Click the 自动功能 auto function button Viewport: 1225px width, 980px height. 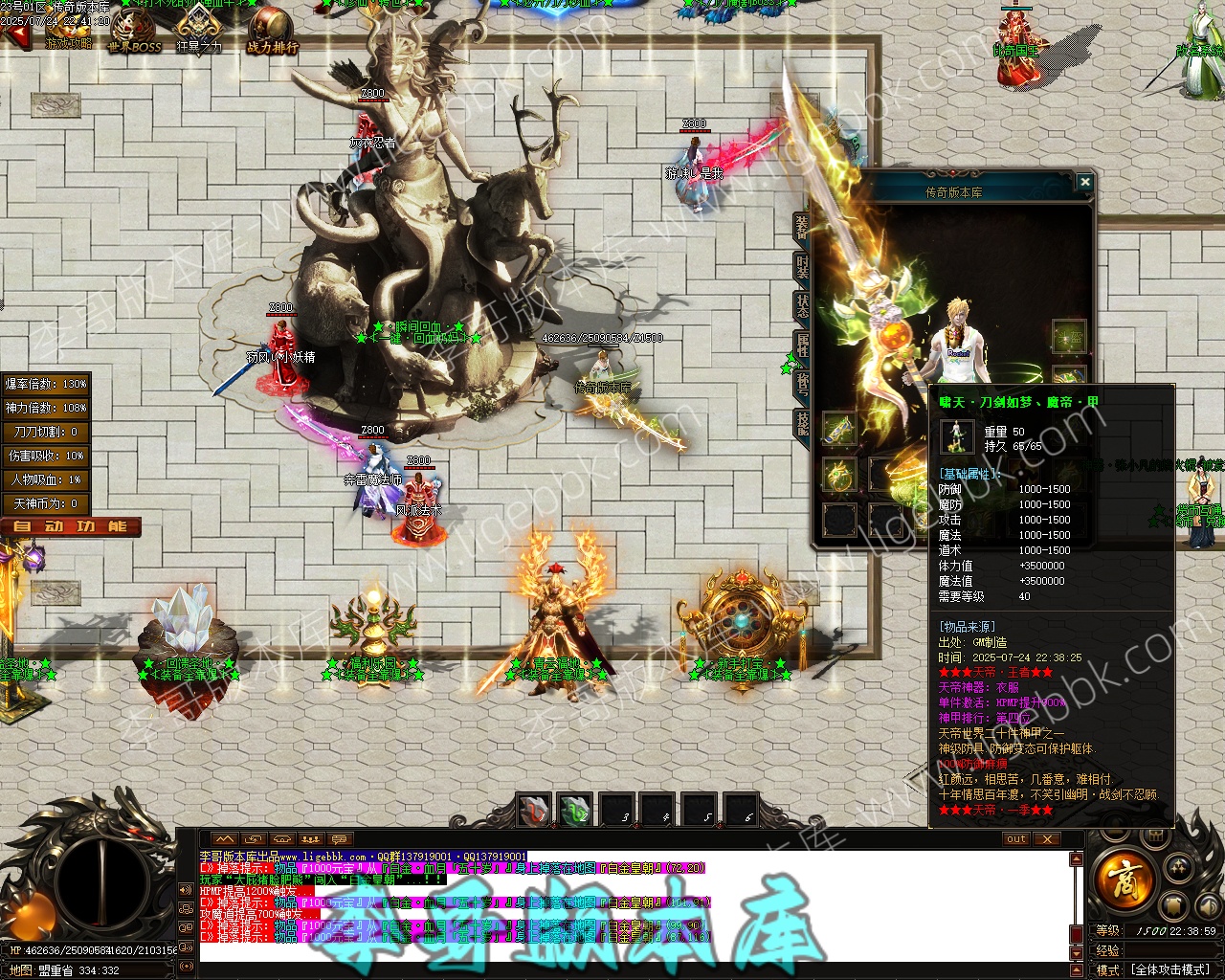(x=71, y=526)
